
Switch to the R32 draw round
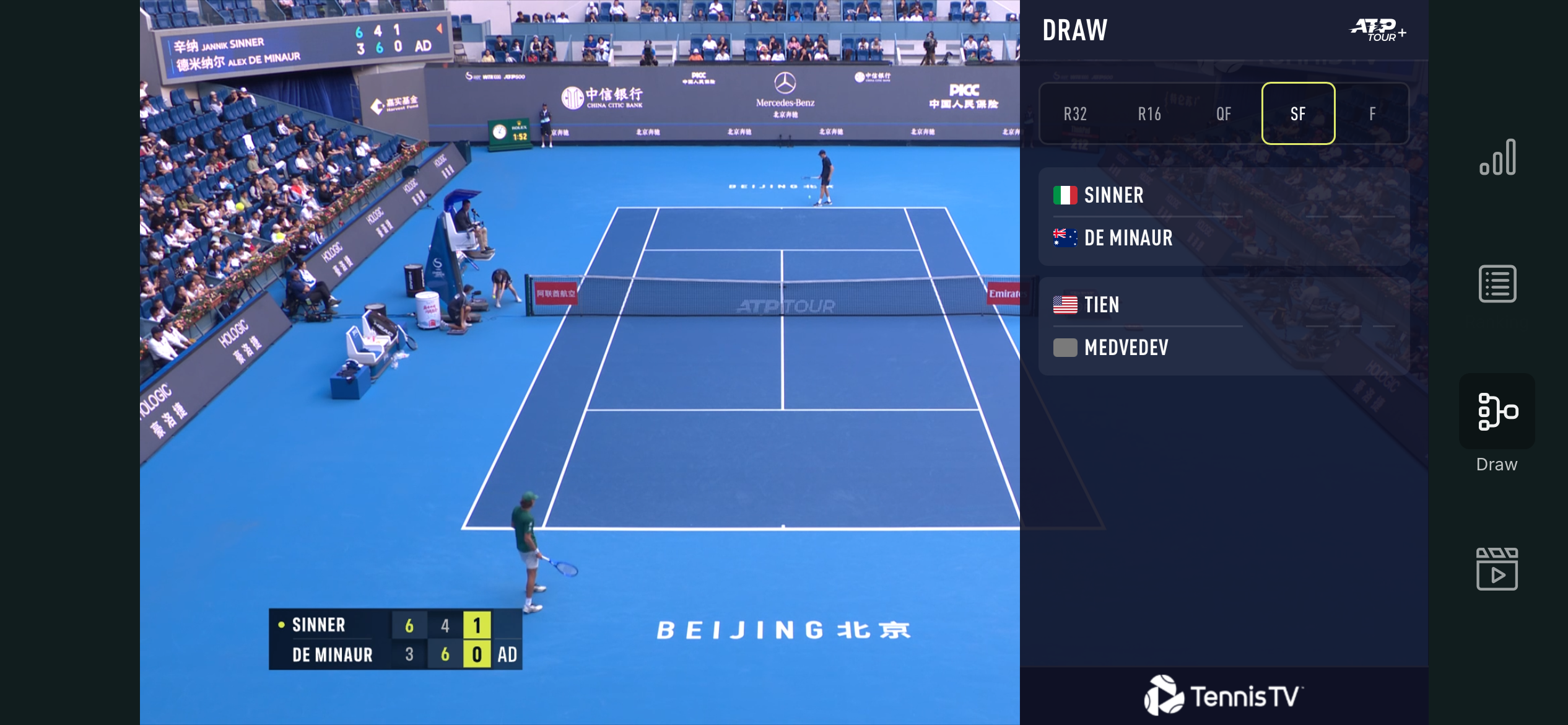(1076, 114)
